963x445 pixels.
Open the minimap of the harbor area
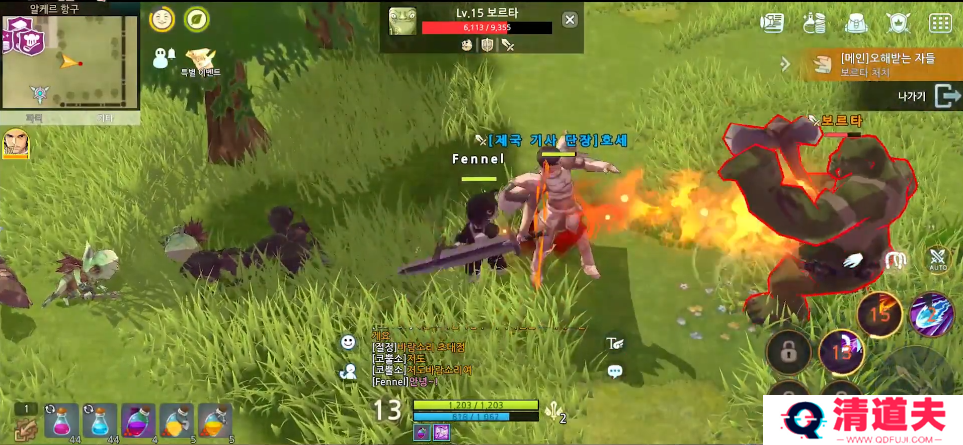(x=69, y=60)
